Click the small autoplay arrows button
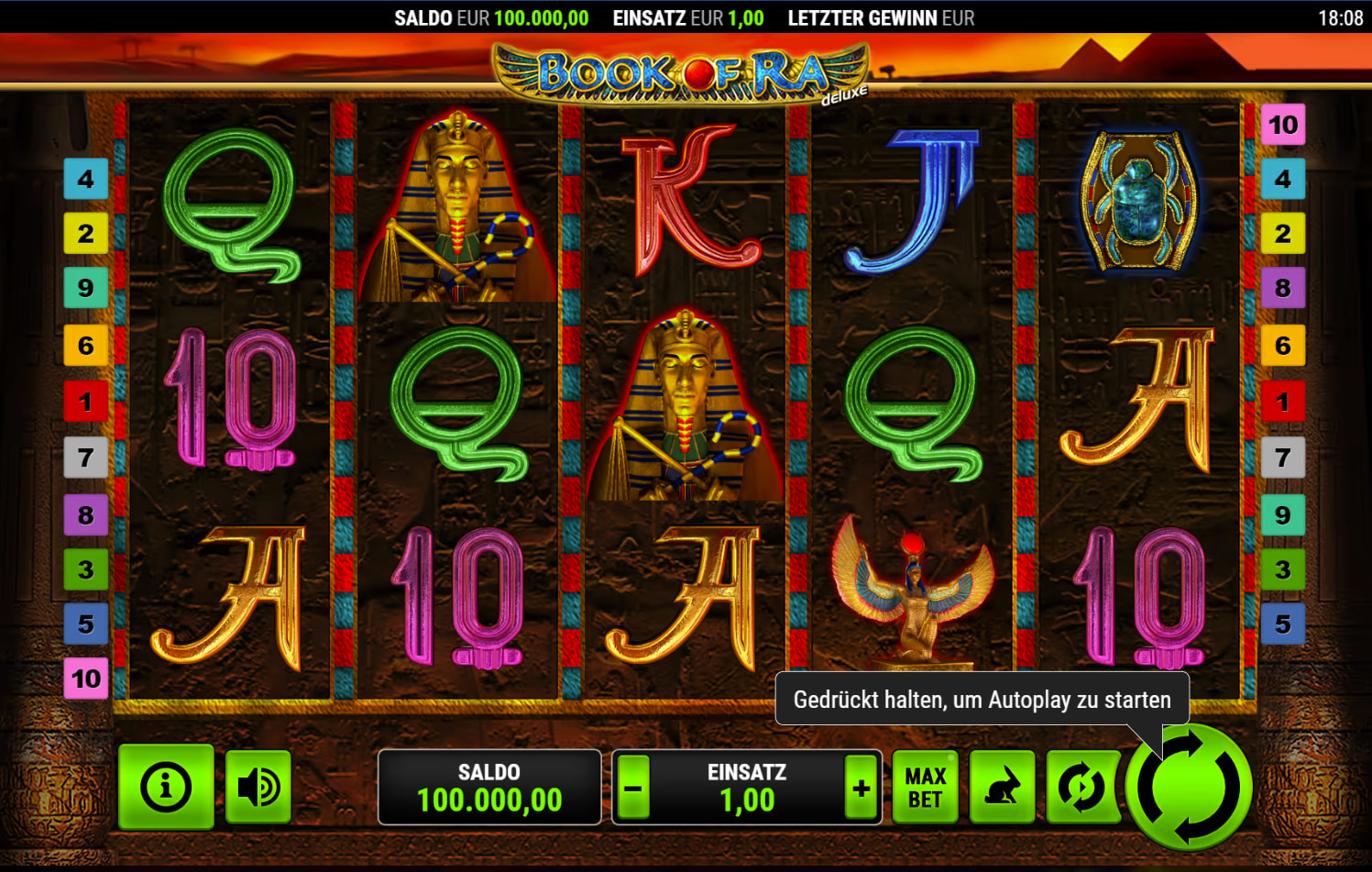 [x=1081, y=788]
